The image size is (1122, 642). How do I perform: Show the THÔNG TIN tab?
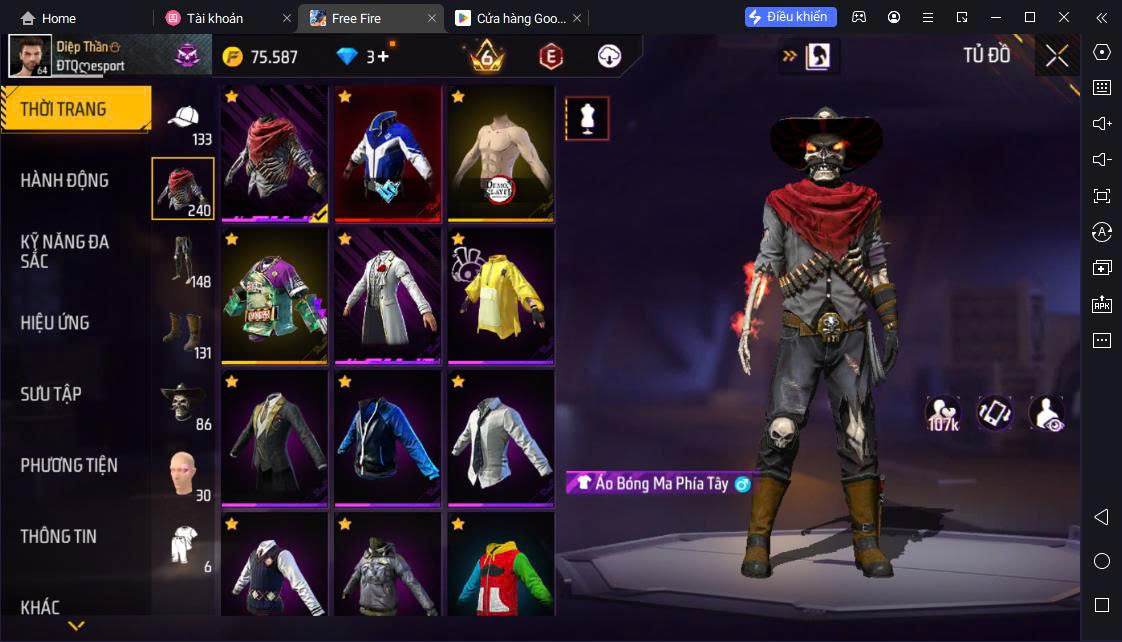point(59,536)
